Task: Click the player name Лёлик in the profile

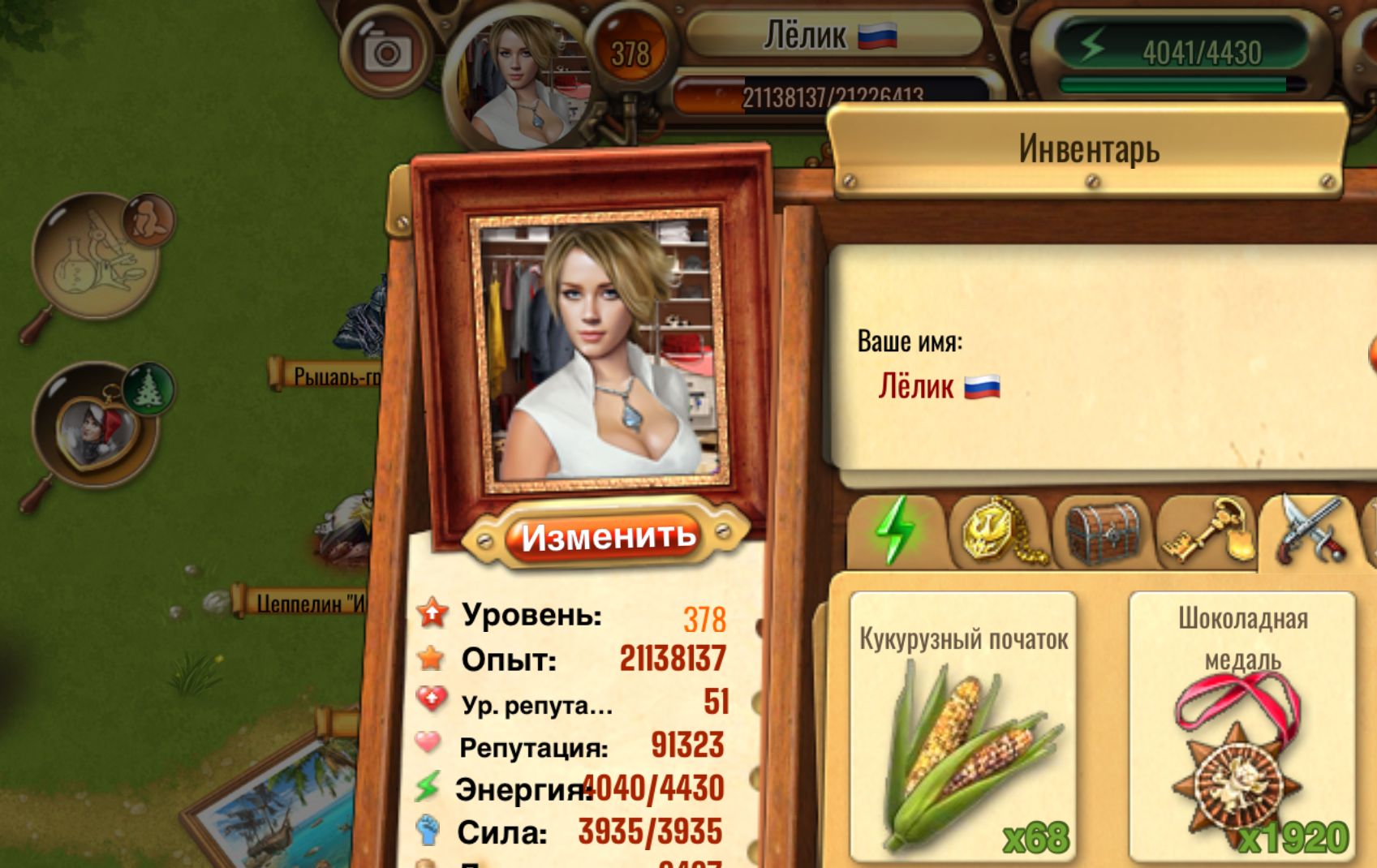Action: point(917,387)
